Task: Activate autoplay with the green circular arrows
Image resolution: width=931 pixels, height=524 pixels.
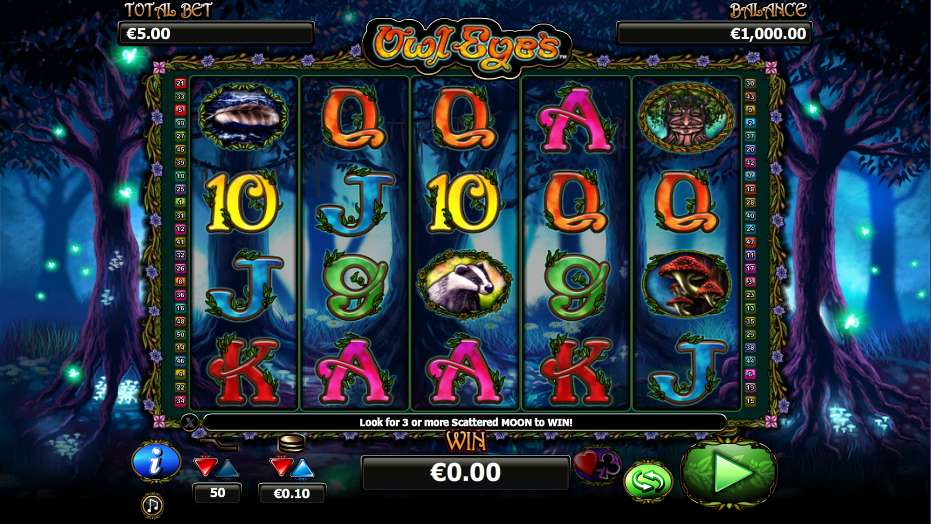Action: (647, 480)
